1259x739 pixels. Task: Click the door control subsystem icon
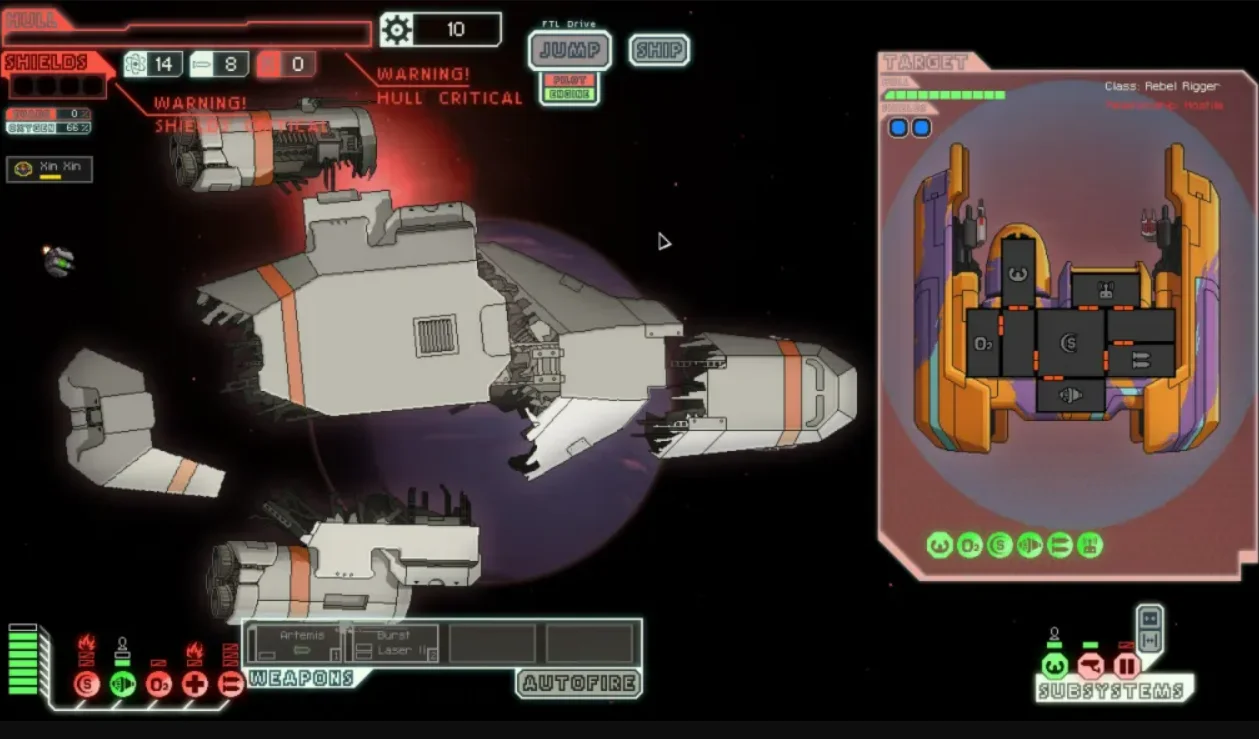click(1127, 665)
